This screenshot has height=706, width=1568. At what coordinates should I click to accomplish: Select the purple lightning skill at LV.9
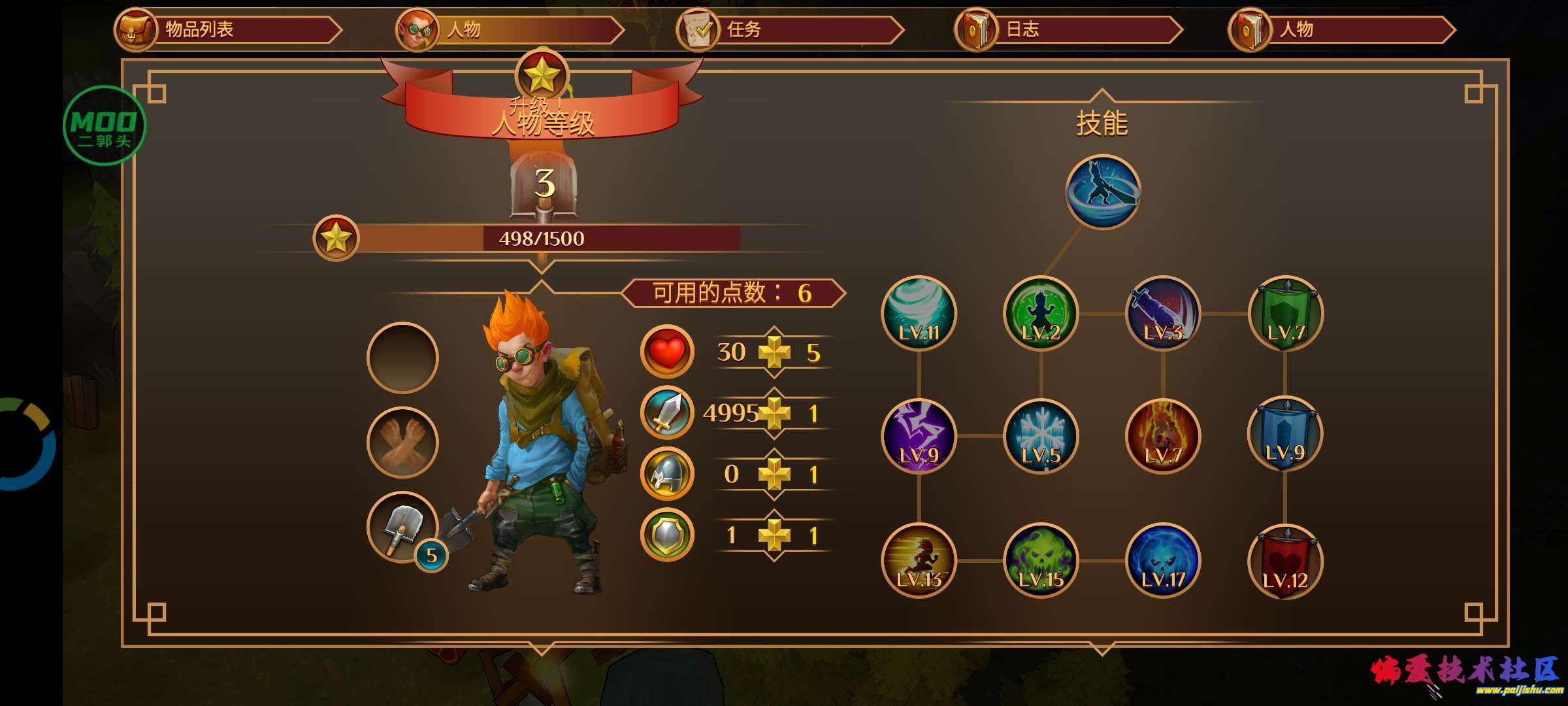(918, 435)
